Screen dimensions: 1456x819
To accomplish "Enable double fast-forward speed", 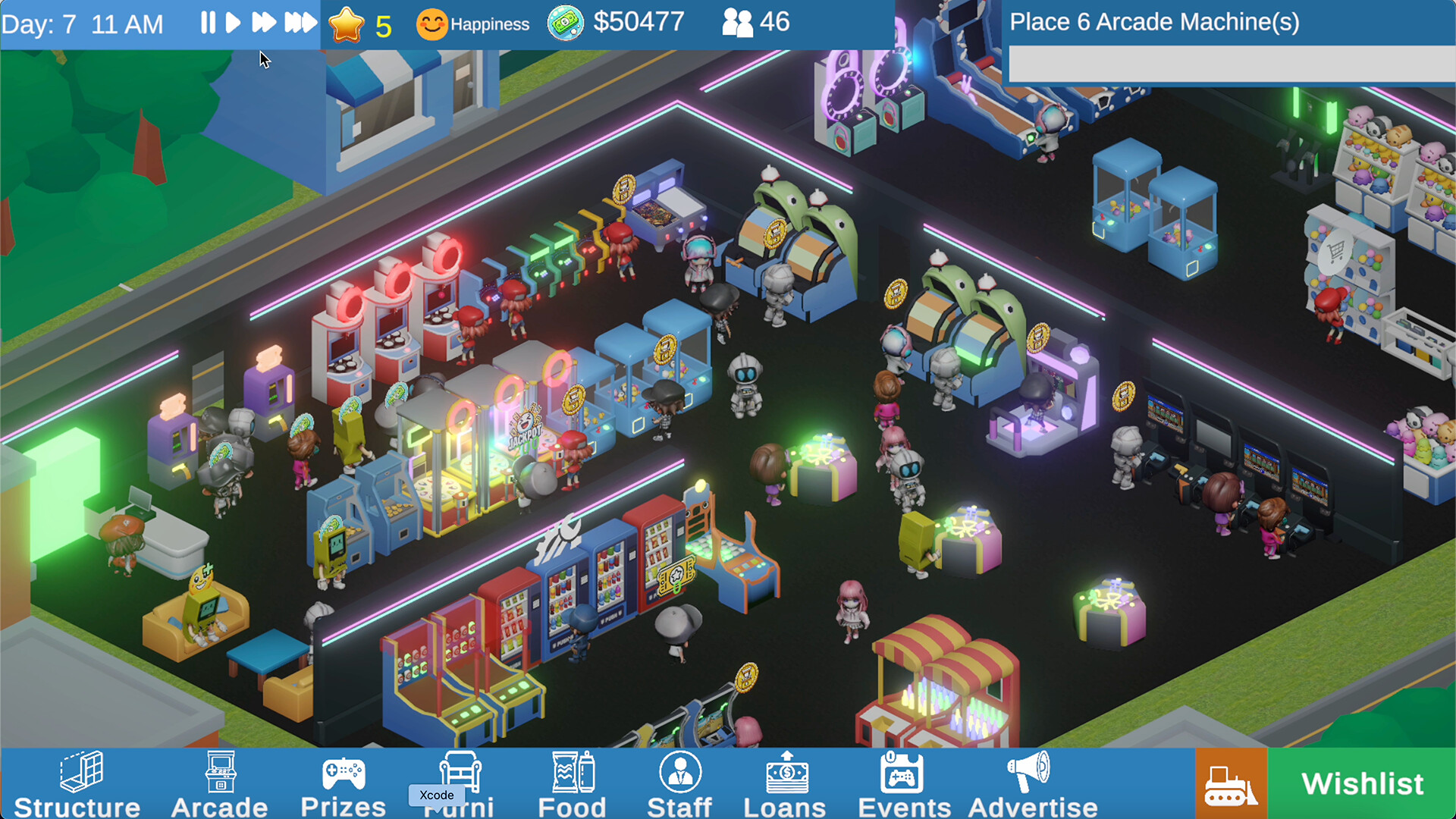I will tap(265, 22).
